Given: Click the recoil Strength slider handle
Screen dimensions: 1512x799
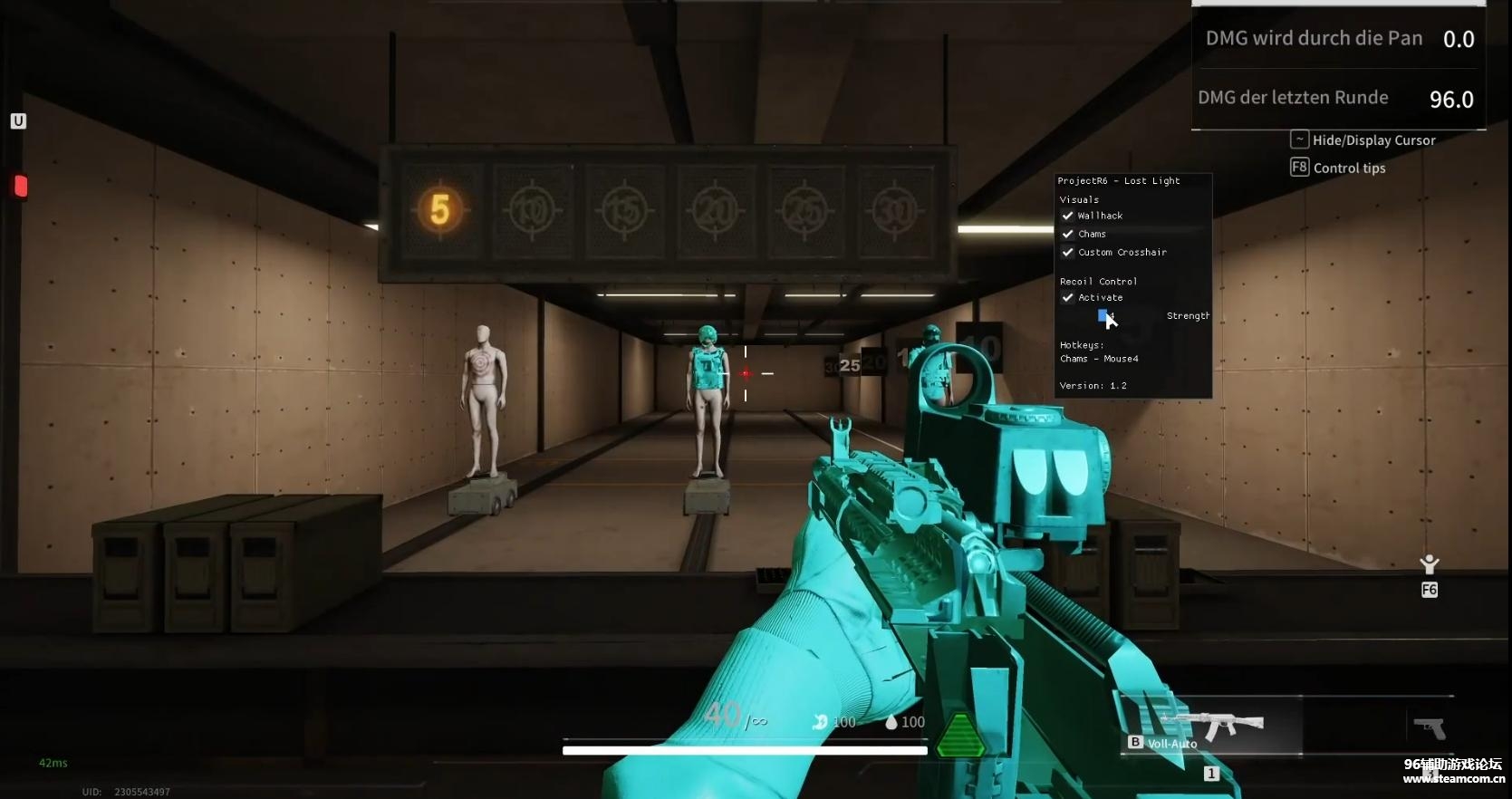Looking at the screenshot, I should (x=1103, y=315).
